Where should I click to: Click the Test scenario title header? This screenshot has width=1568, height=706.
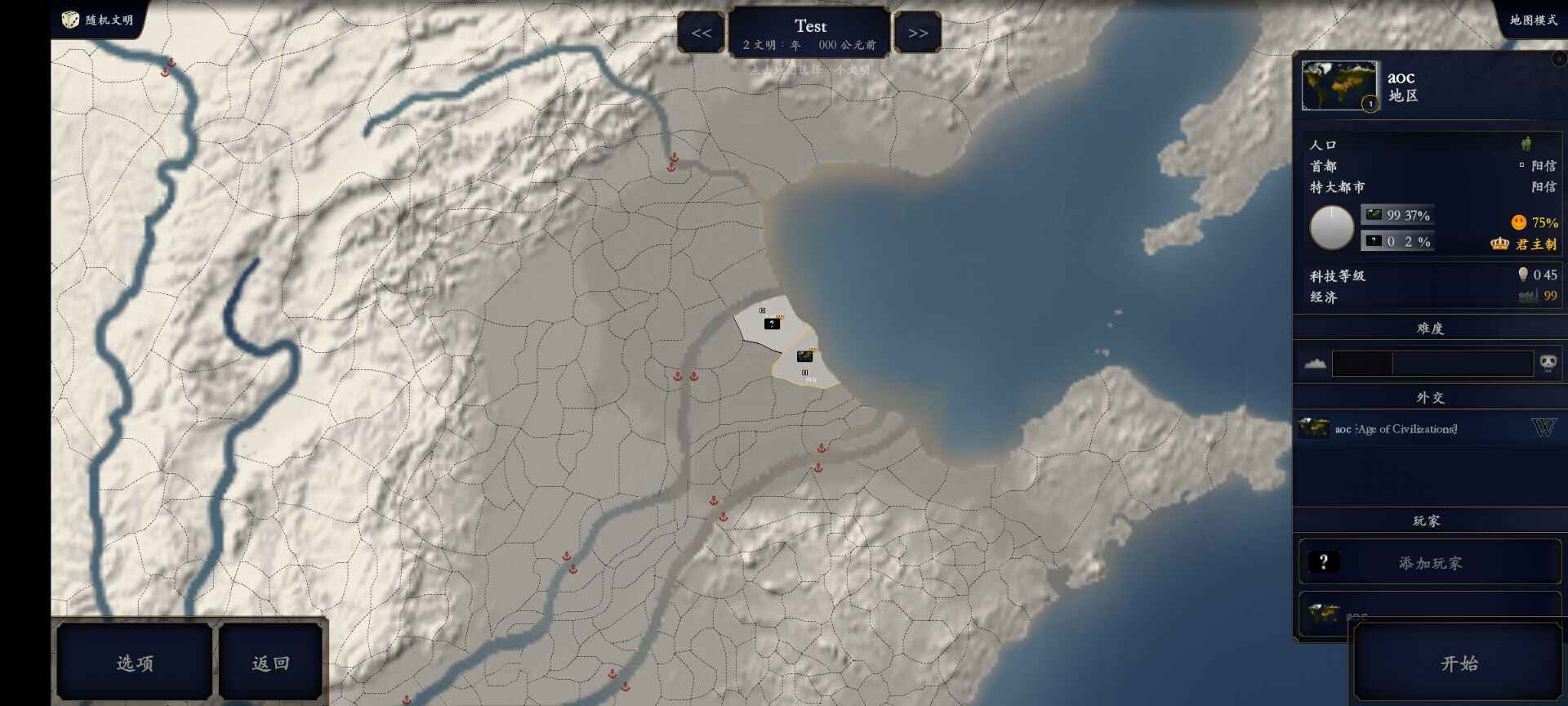(810, 26)
